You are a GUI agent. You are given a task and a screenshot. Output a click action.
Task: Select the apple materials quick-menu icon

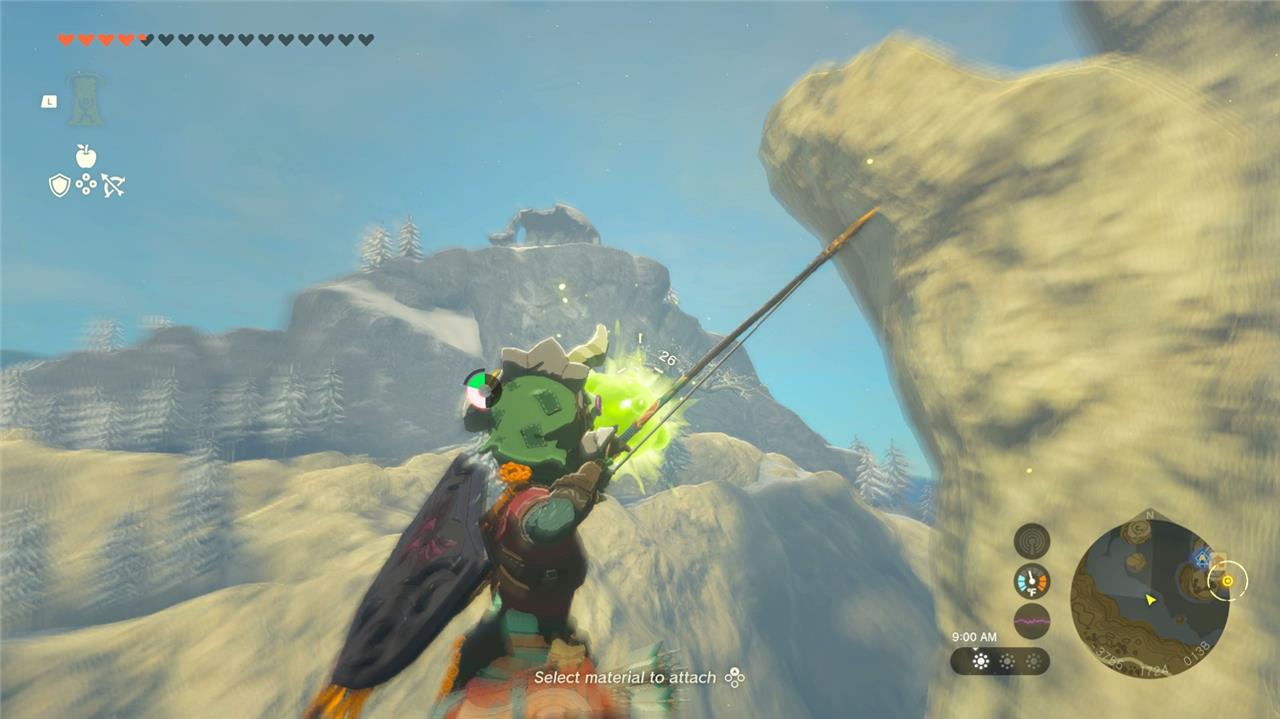pyautogui.click(x=86, y=156)
